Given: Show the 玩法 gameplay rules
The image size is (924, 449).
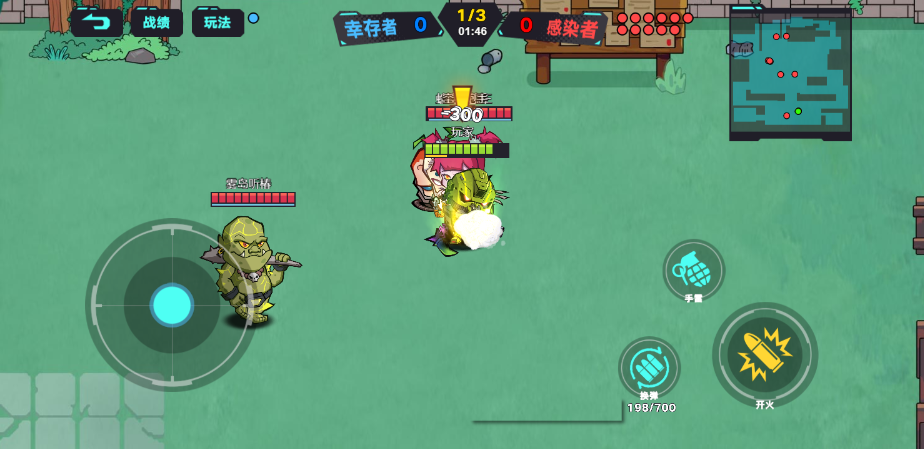Looking at the screenshot, I should (217, 22).
